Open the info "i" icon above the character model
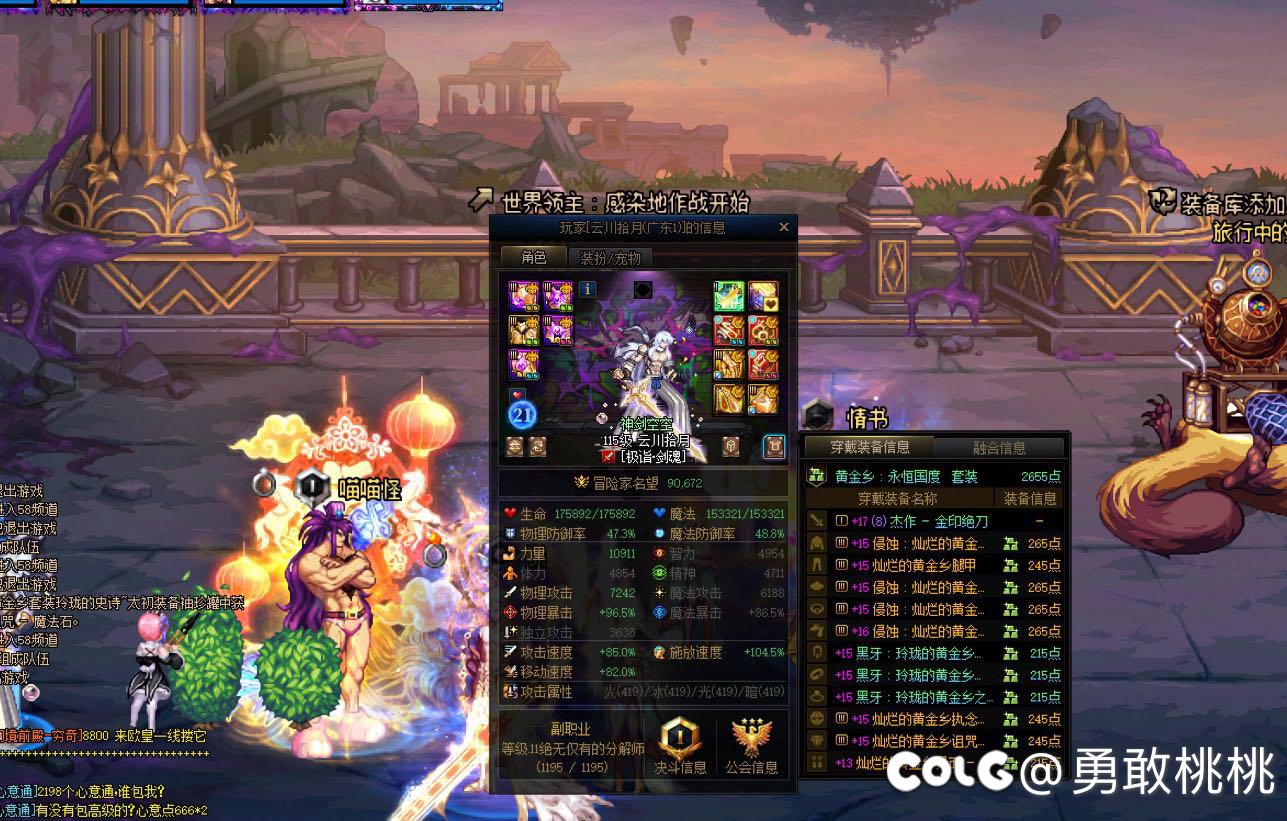 coord(586,291)
